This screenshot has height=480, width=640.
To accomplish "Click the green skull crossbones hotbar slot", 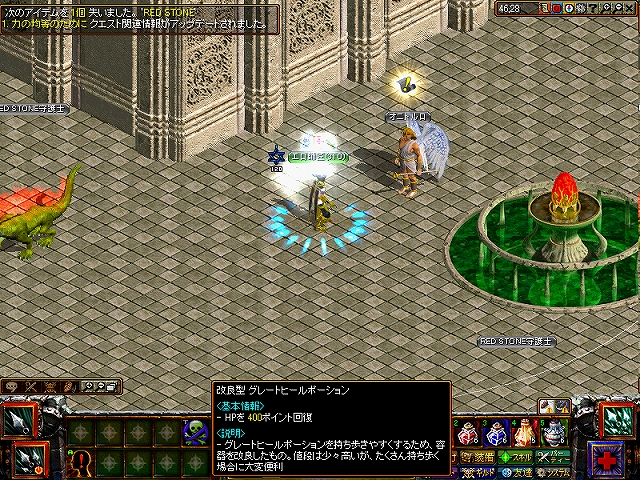I will [193, 431].
